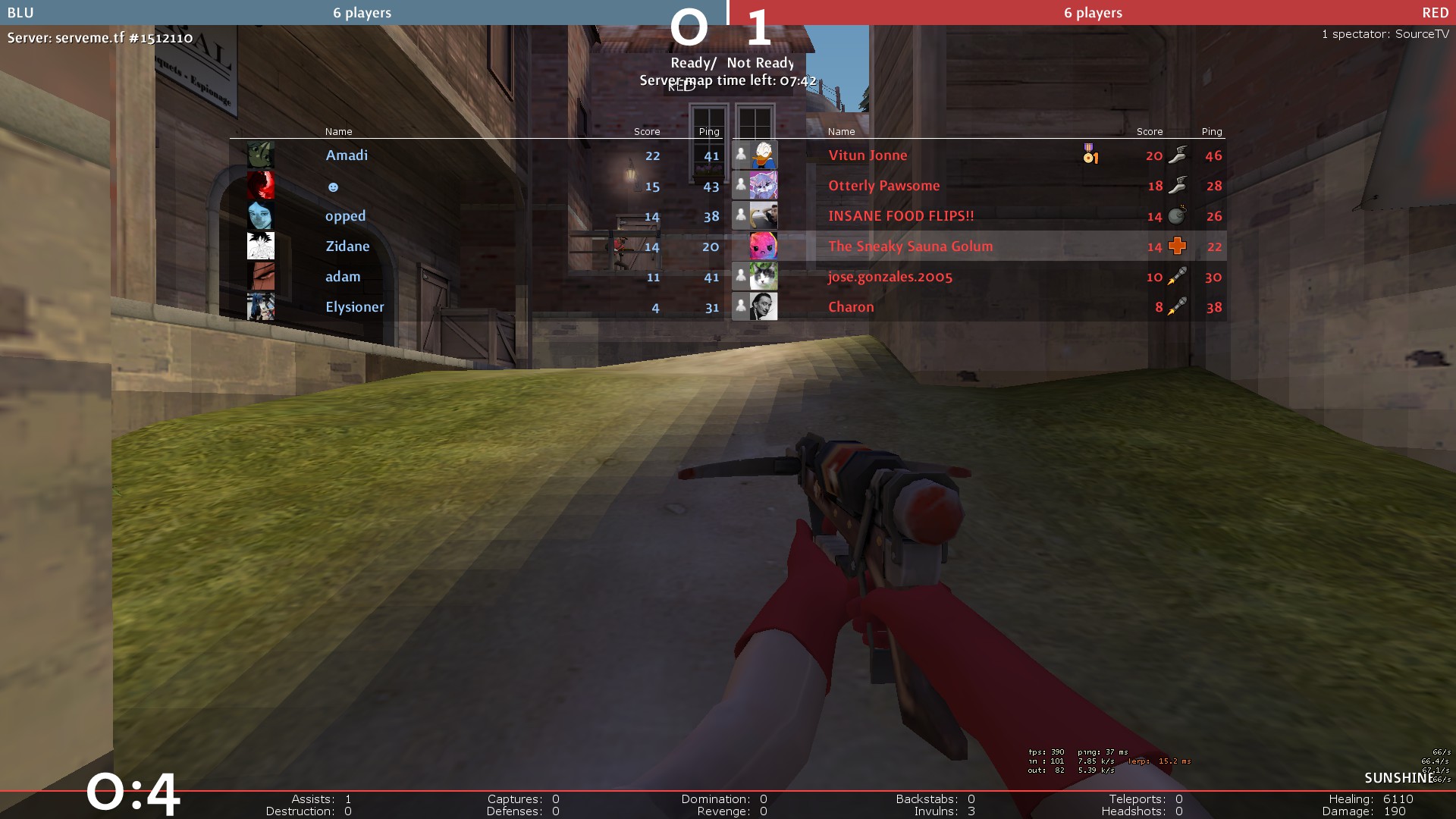Select Zidane's scoreboard row
The width and height of the screenshot is (1456, 819).
[x=347, y=246]
